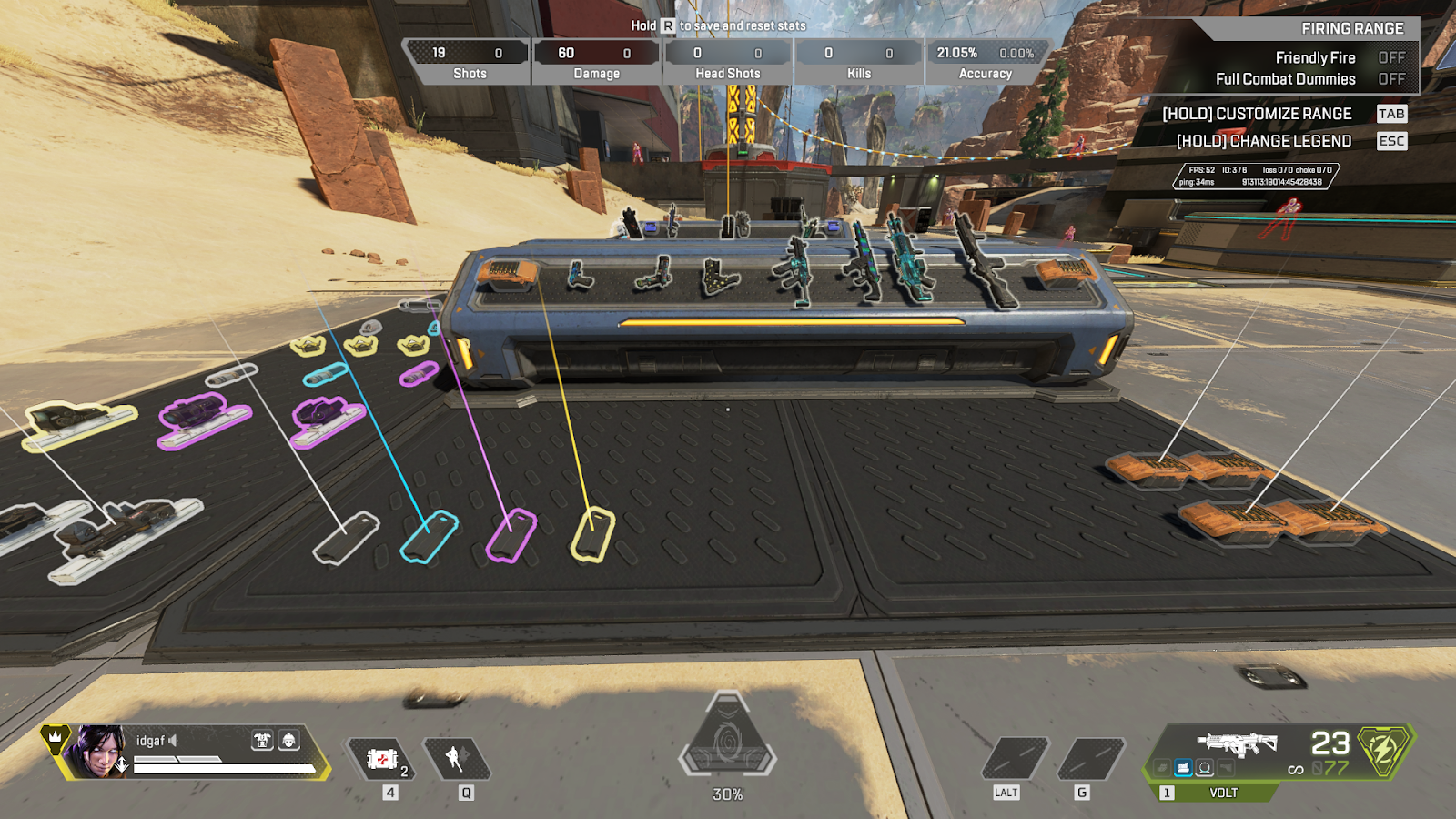Click the speaker icon beside idgaf
The image size is (1456, 819).
click(173, 741)
